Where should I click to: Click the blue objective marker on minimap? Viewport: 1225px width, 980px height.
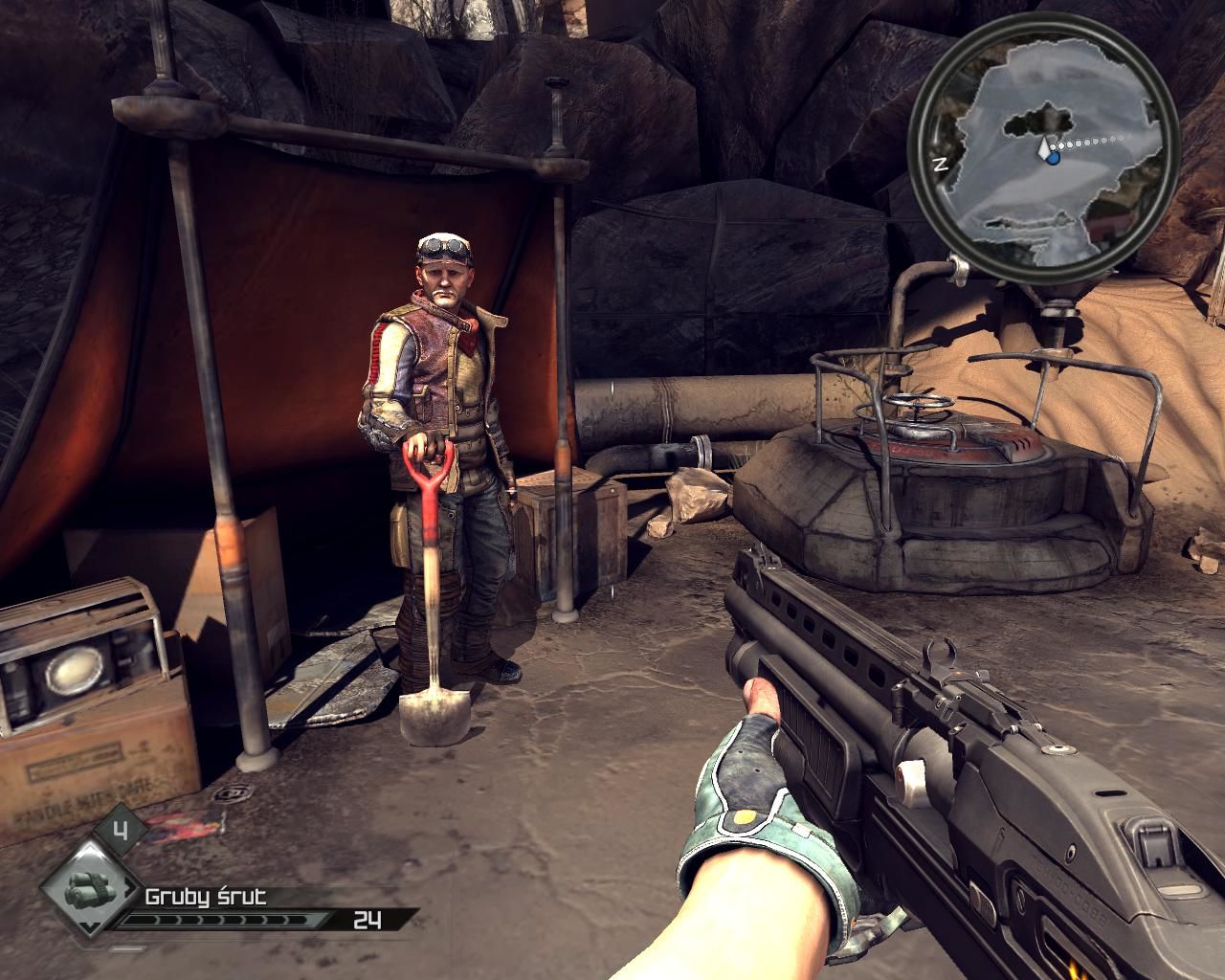(x=1053, y=159)
